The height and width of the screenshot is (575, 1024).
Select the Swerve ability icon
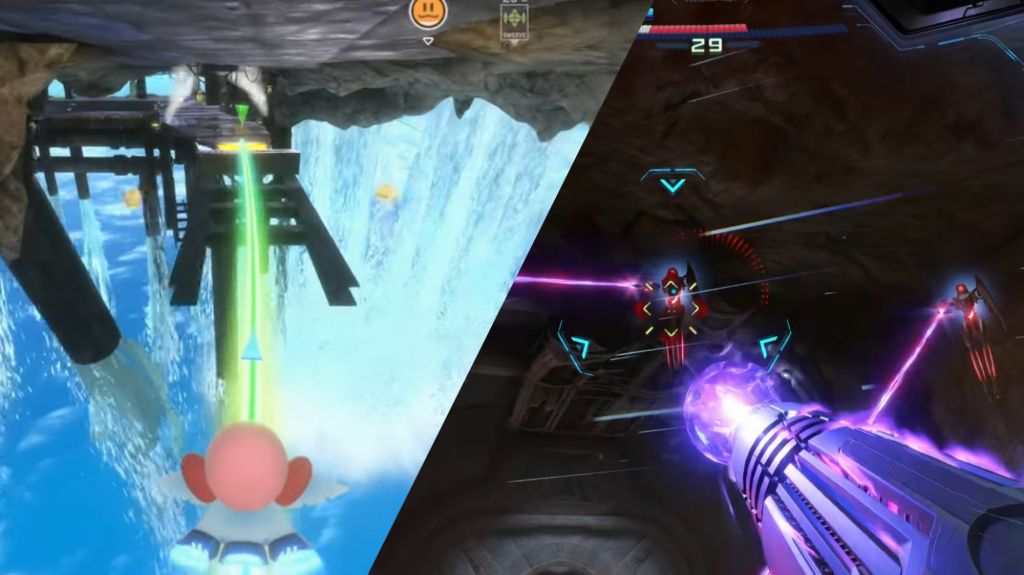click(x=515, y=18)
